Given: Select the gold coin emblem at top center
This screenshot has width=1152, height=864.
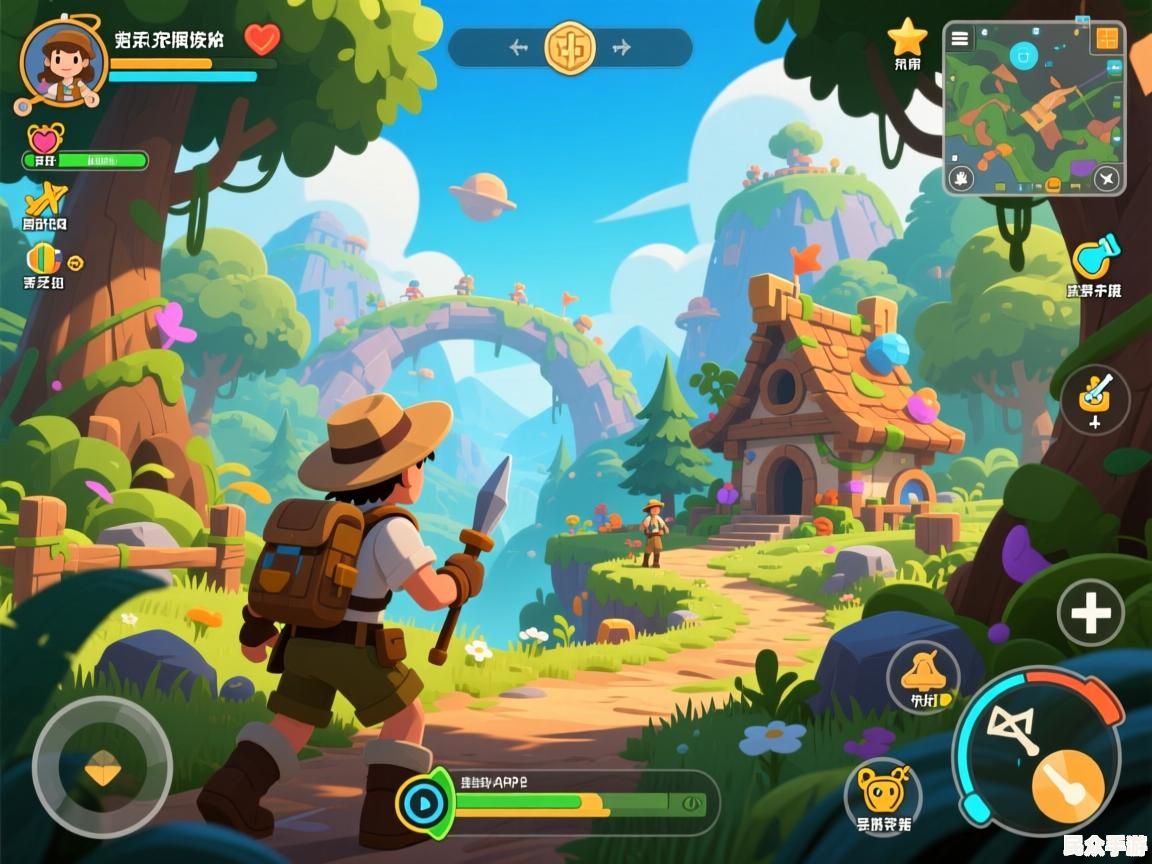Looking at the screenshot, I should pos(570,47).
